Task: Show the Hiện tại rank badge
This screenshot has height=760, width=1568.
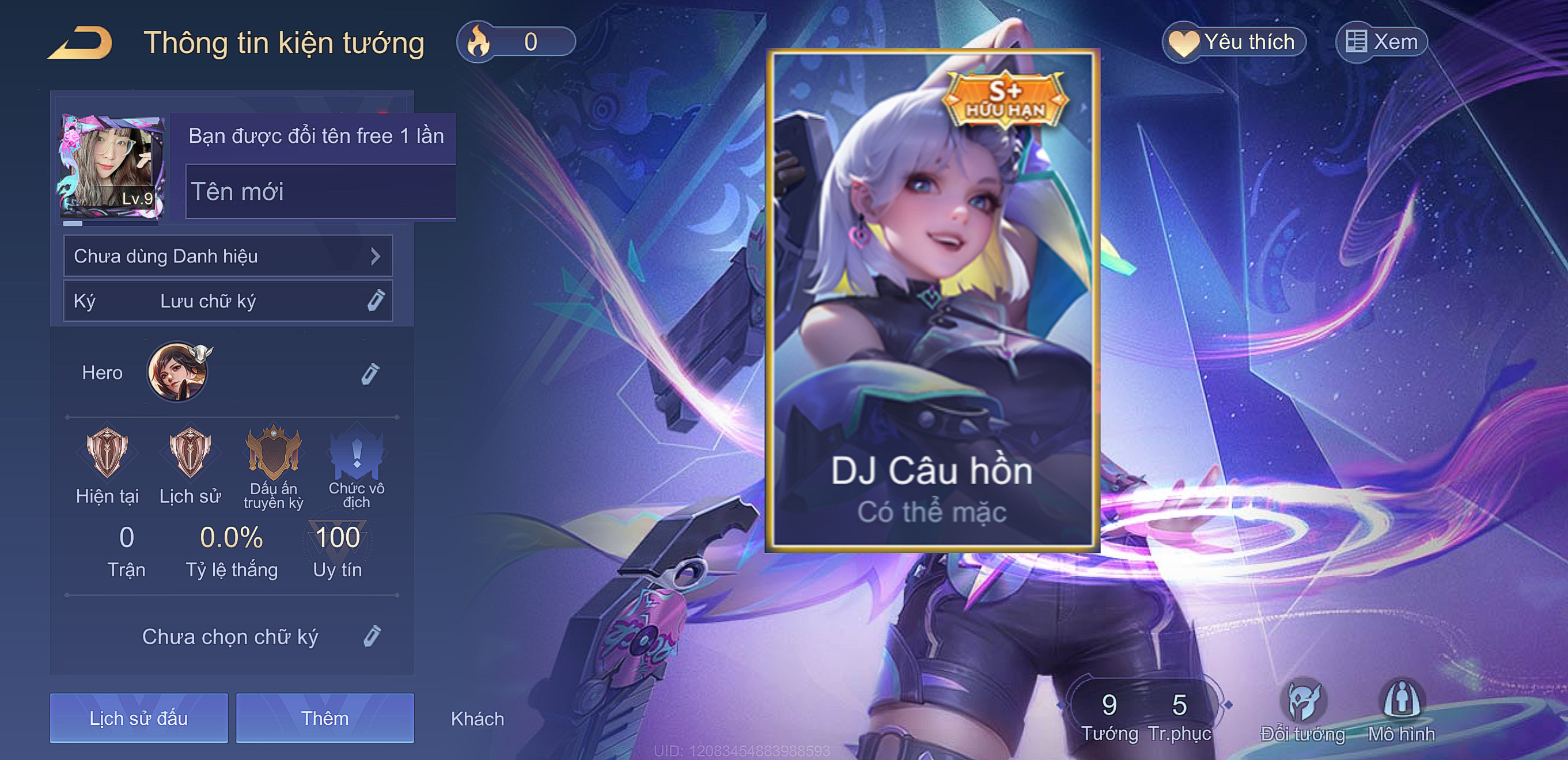Action: [x=107, y=453]
